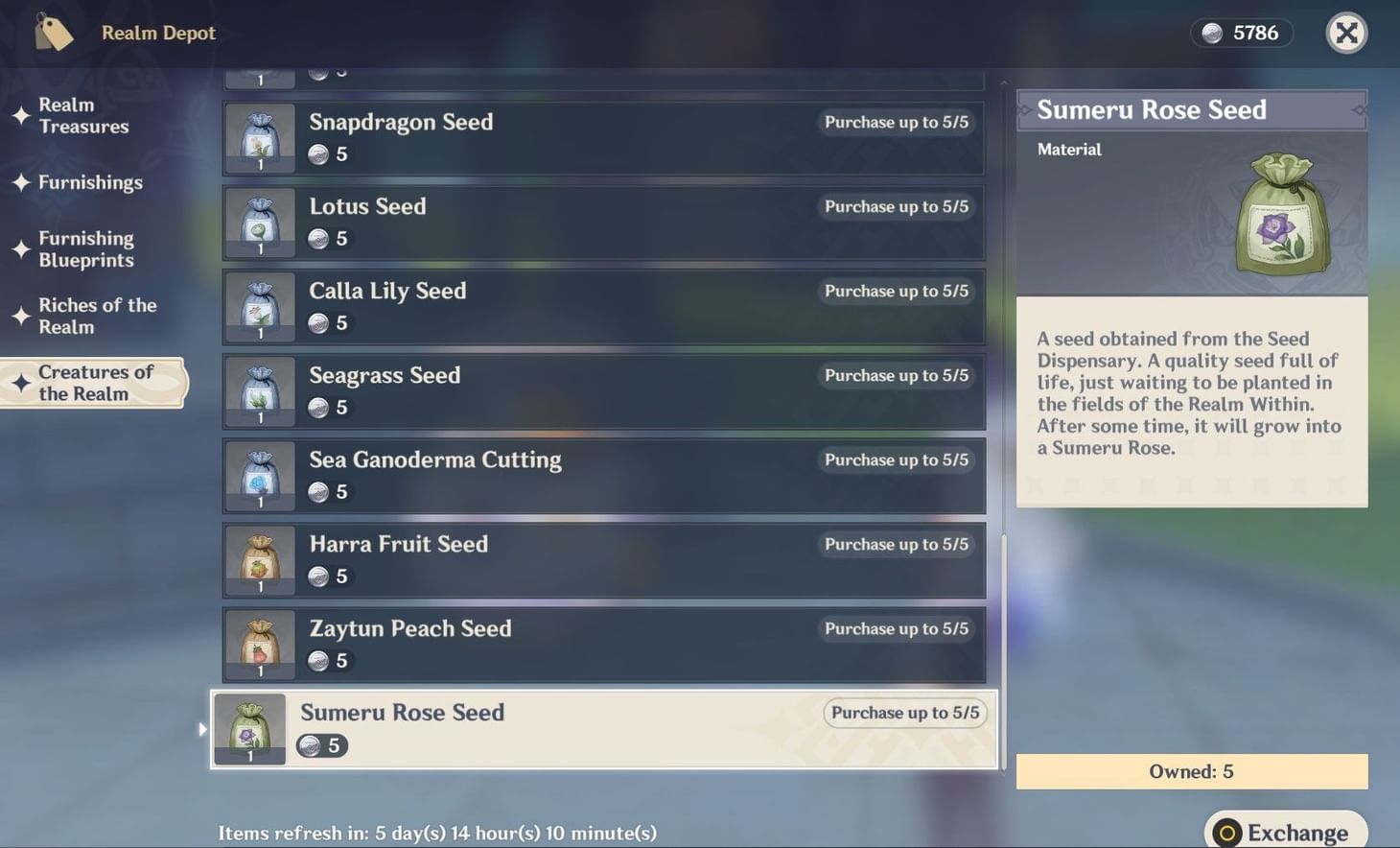1400x848 pixels.
Task: Click the Lotus Seed pouch icon
Action: pyautogui.click(x=259, y=221)
